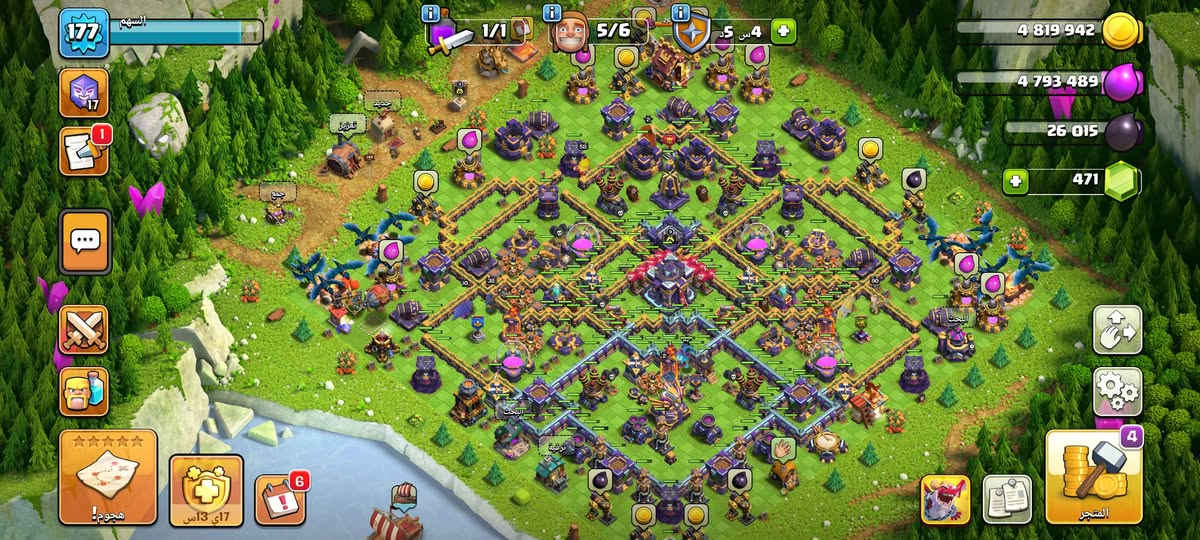Show info for the shield timer

pyautogui.click(x=681, y=14)
